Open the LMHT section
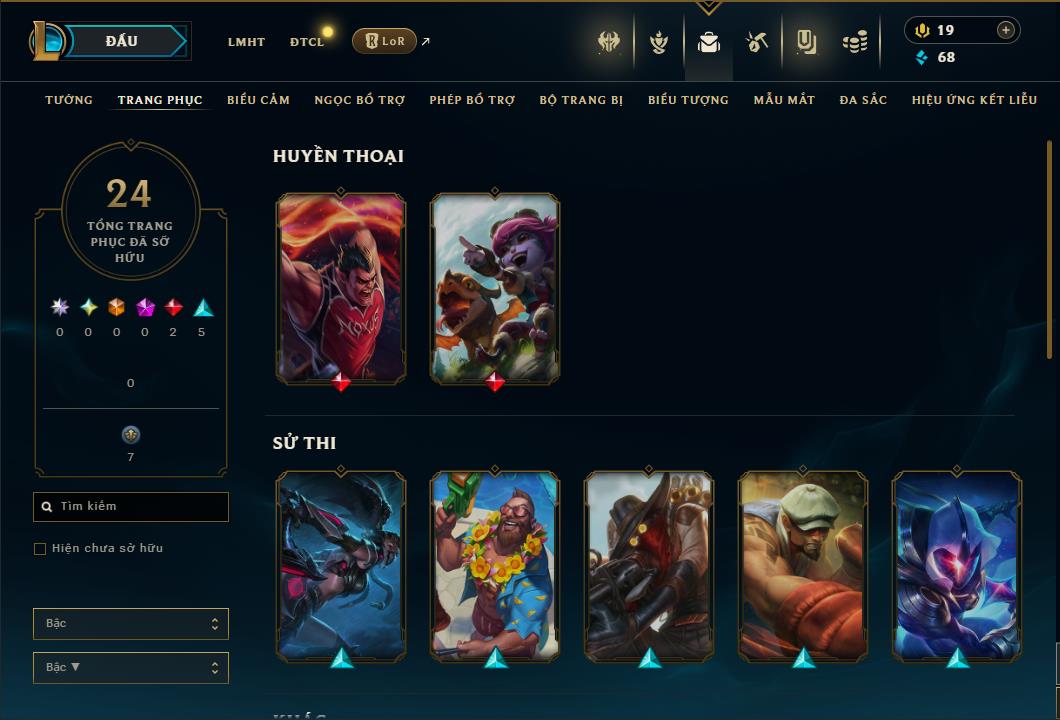Image resolution: width=1060 pixels, height=720 pixels. pyautogui.click(x=246, y=42)
